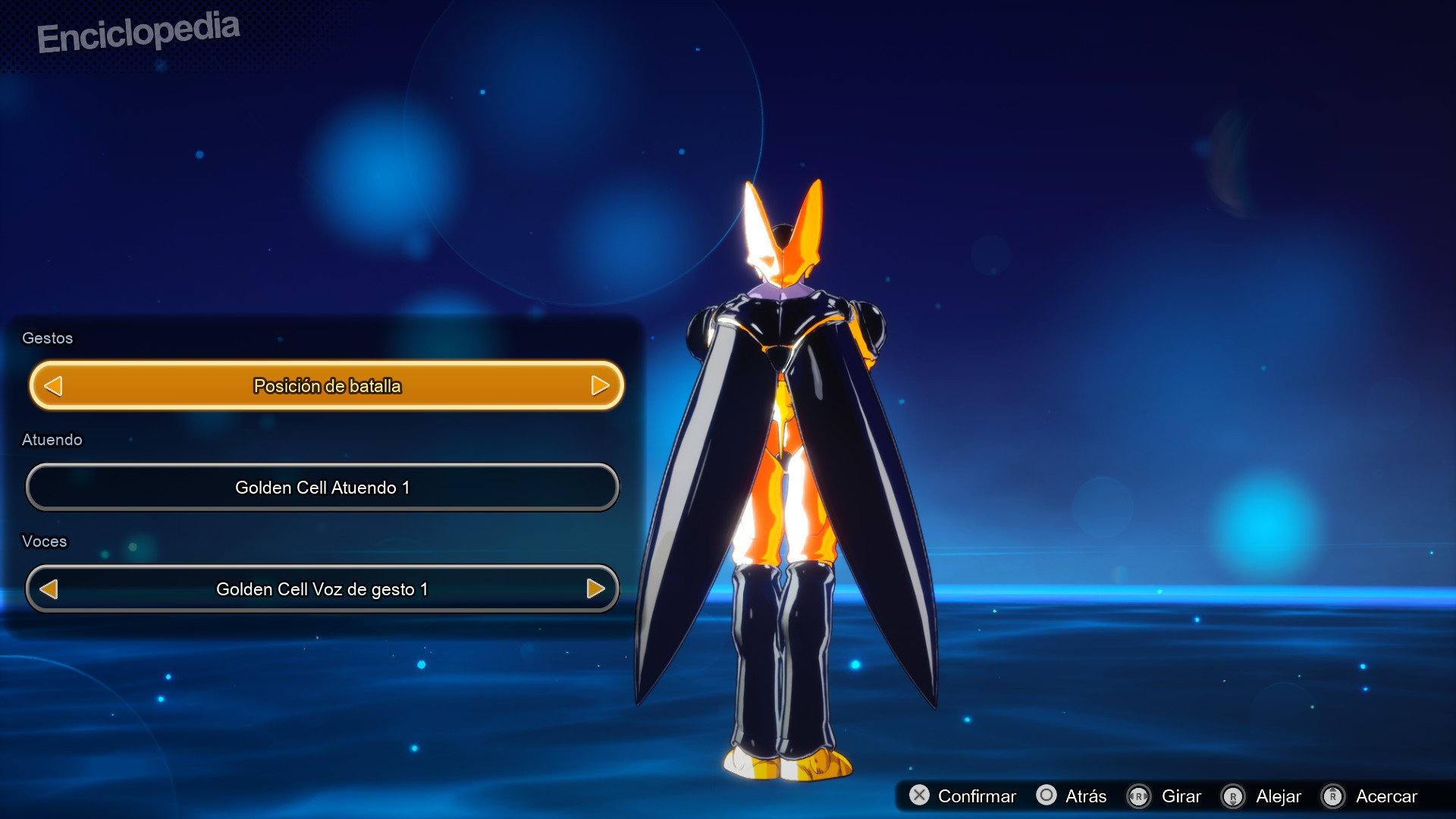Viewport: 1456px width, 819px height.
Task: Click the X Confirmar button icon
Action: click(921, 796)
